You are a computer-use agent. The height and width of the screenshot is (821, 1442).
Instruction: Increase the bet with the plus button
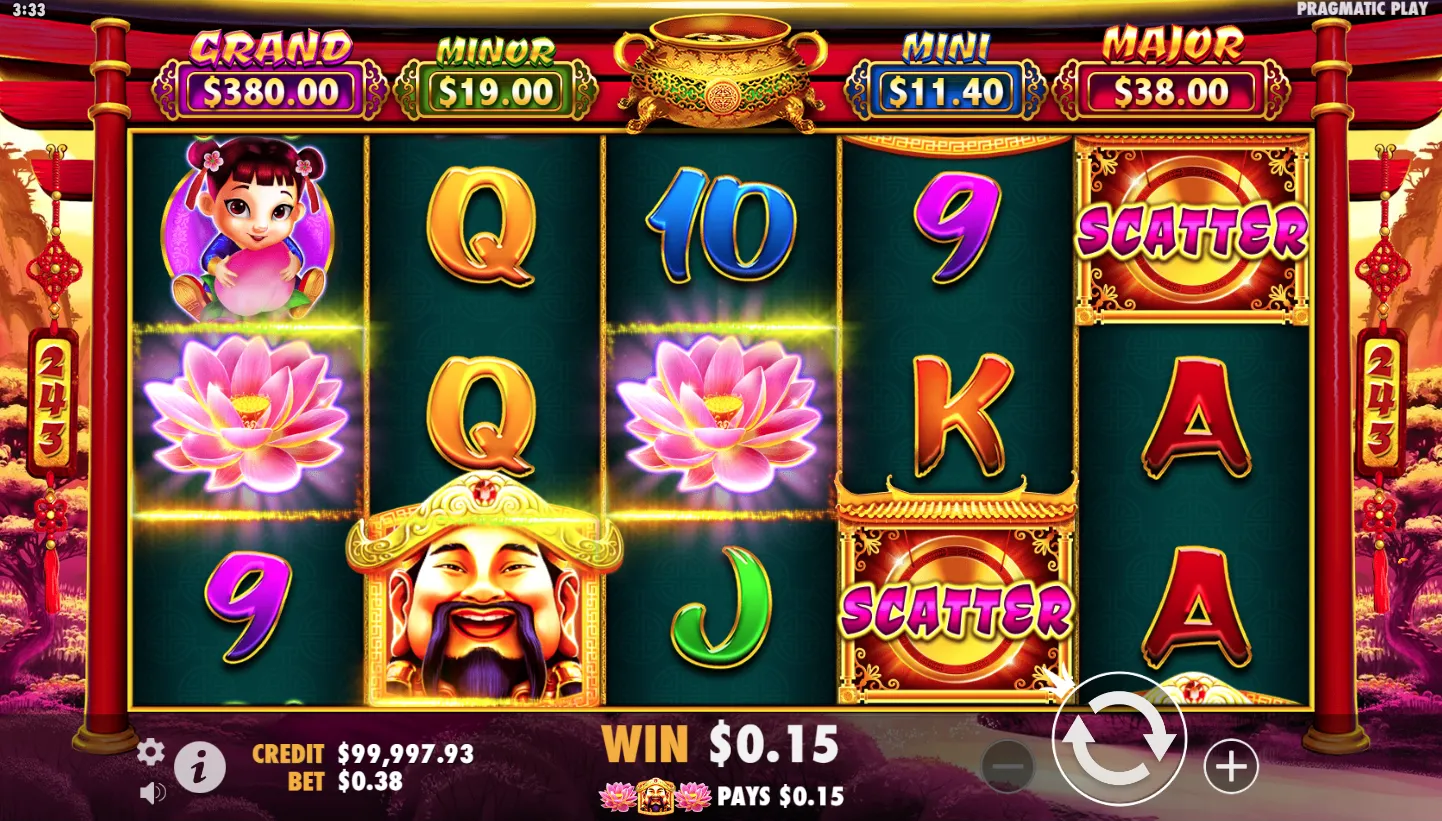tap(1230, 767)
